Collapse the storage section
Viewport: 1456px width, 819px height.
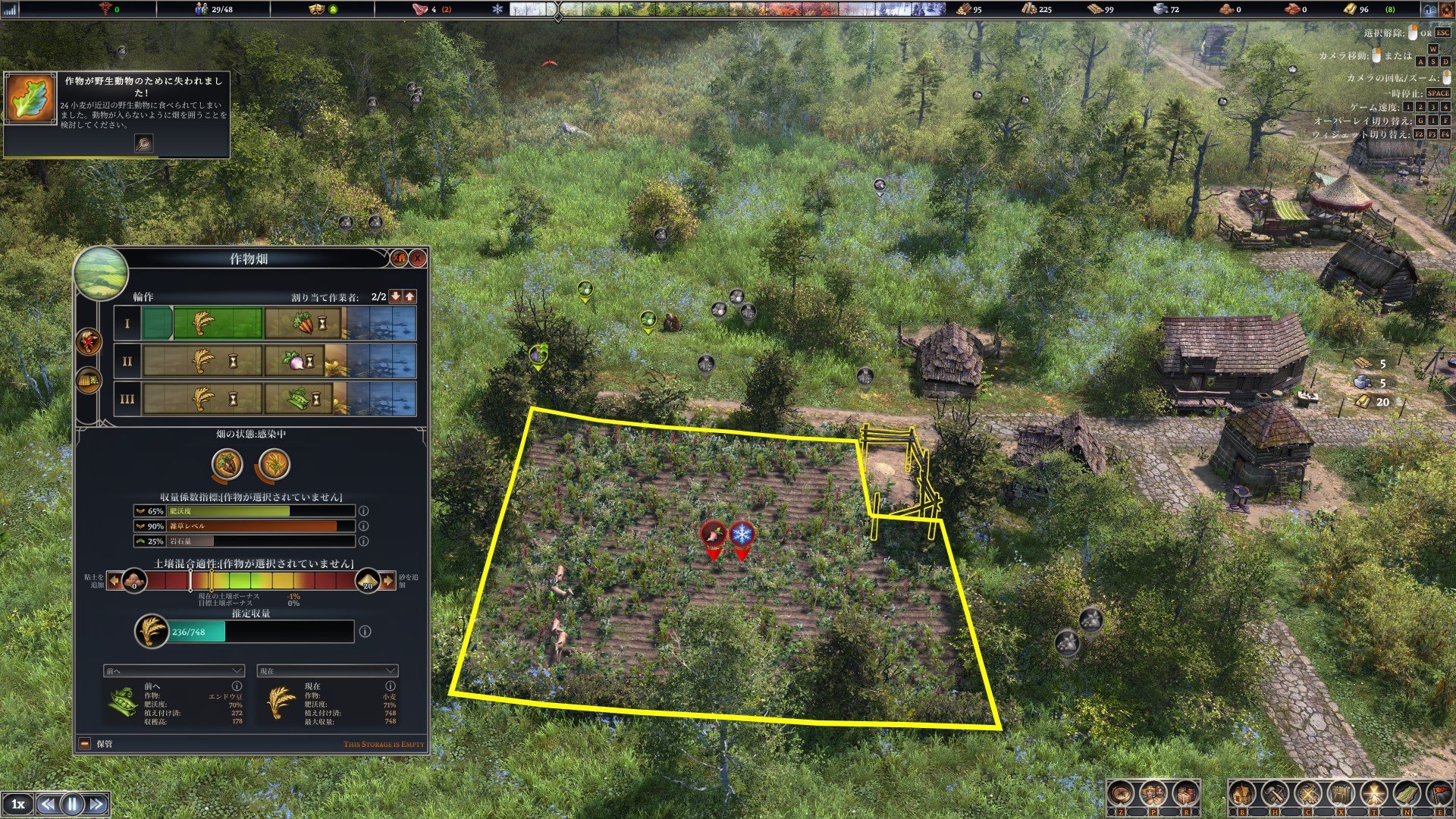tap(85, 744)
